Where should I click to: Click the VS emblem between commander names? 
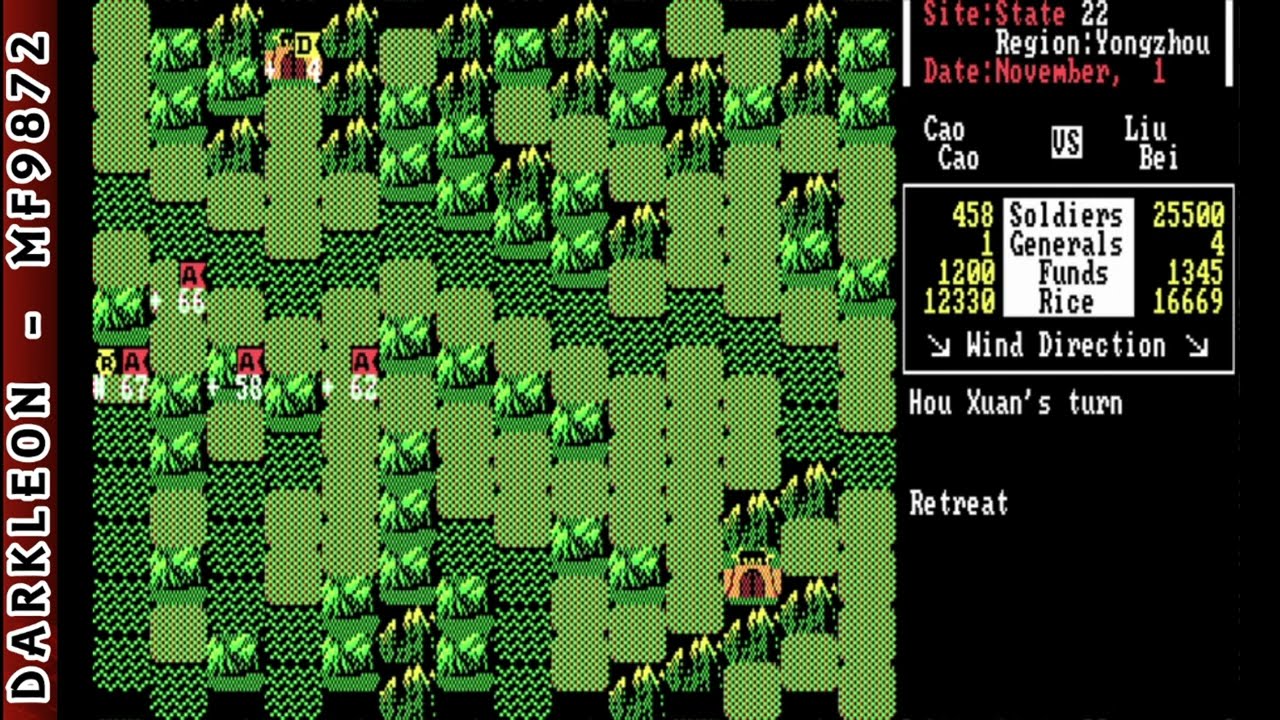coord(1065,143)
